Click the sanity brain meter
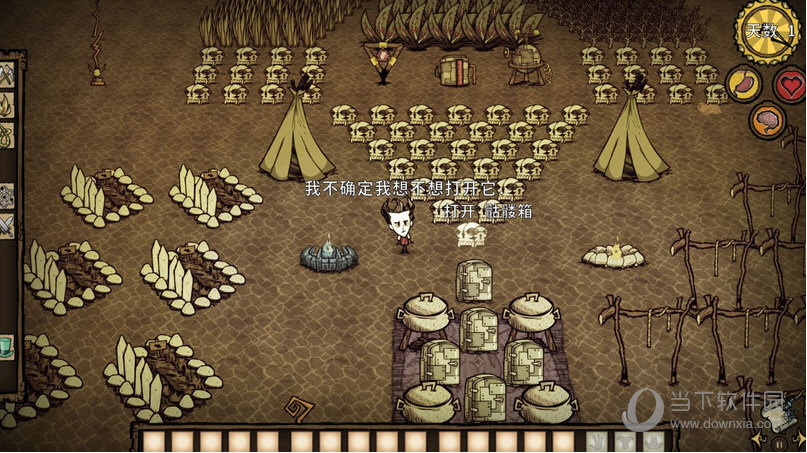The image size is (807, 453). pyautogui.click(x=767, y=120)
